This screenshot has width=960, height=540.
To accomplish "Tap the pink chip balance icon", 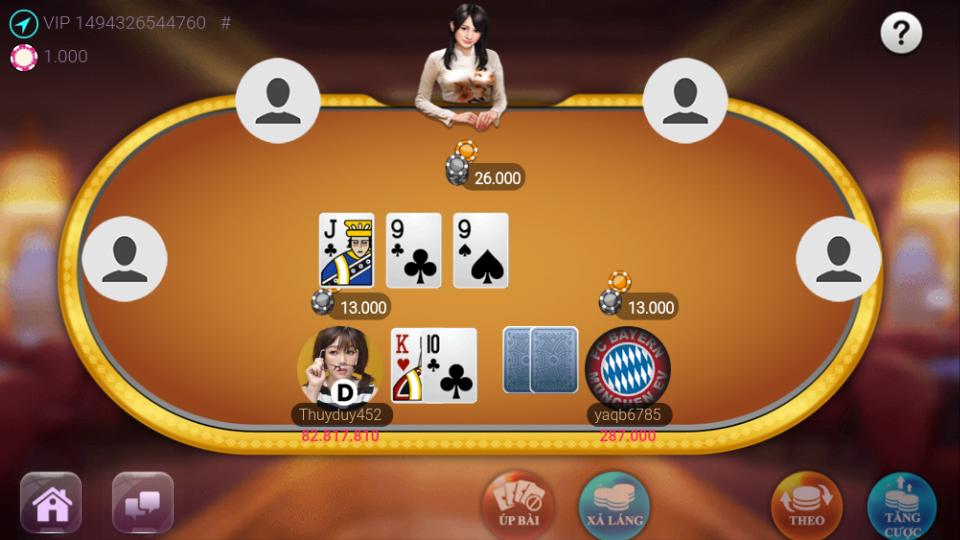I will [x=23, y=57].
